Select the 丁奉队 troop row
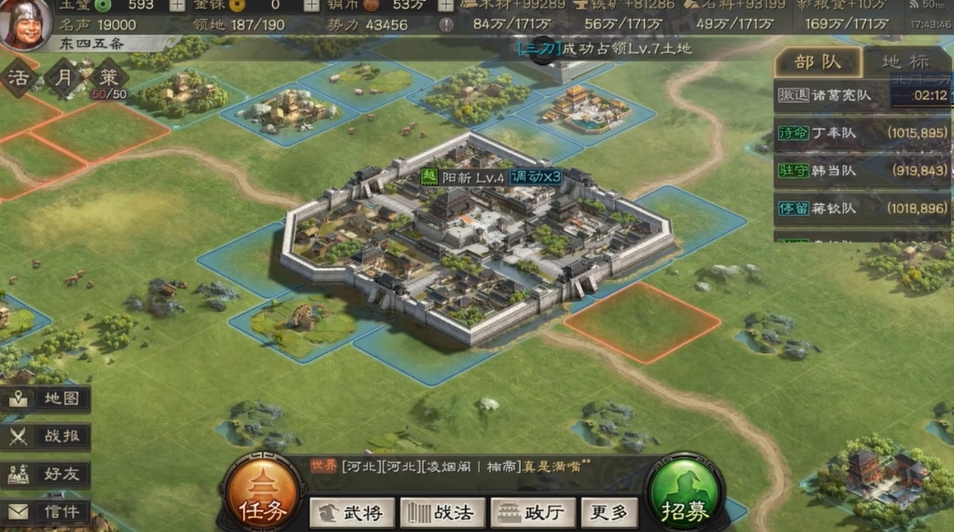 pyautogui.click(x=862, y=133)
